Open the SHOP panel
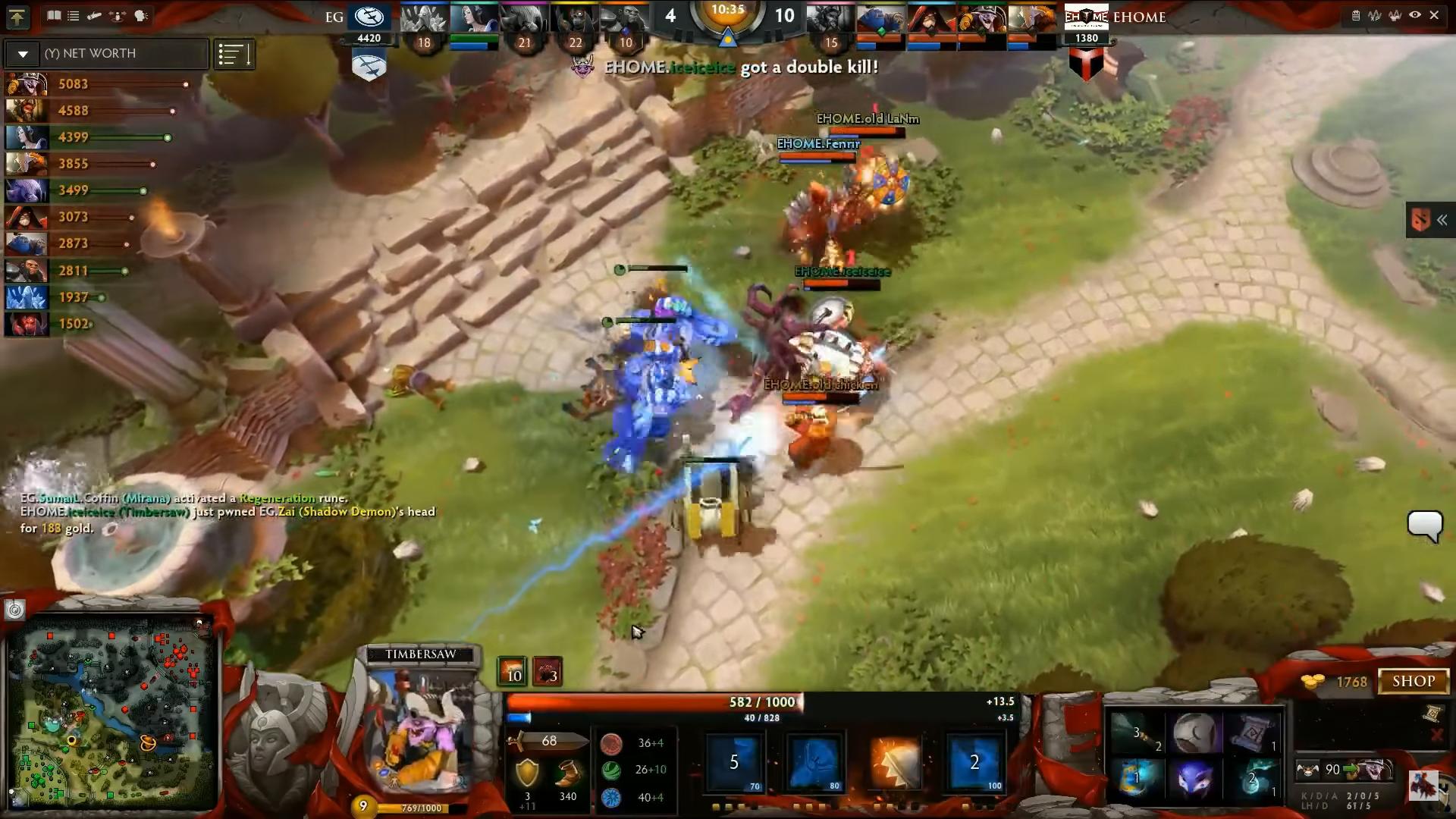The width and height of the screenshot is (1456, 819). coord(1413,681)
